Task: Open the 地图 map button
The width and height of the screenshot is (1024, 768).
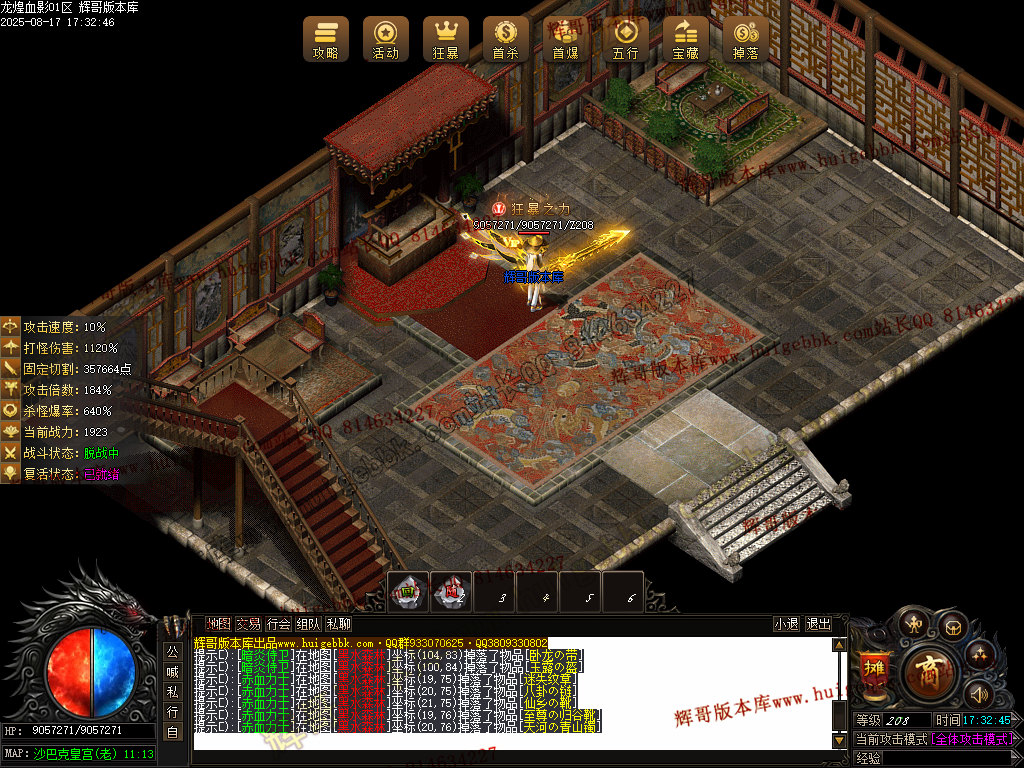Action: pos(218,624)
